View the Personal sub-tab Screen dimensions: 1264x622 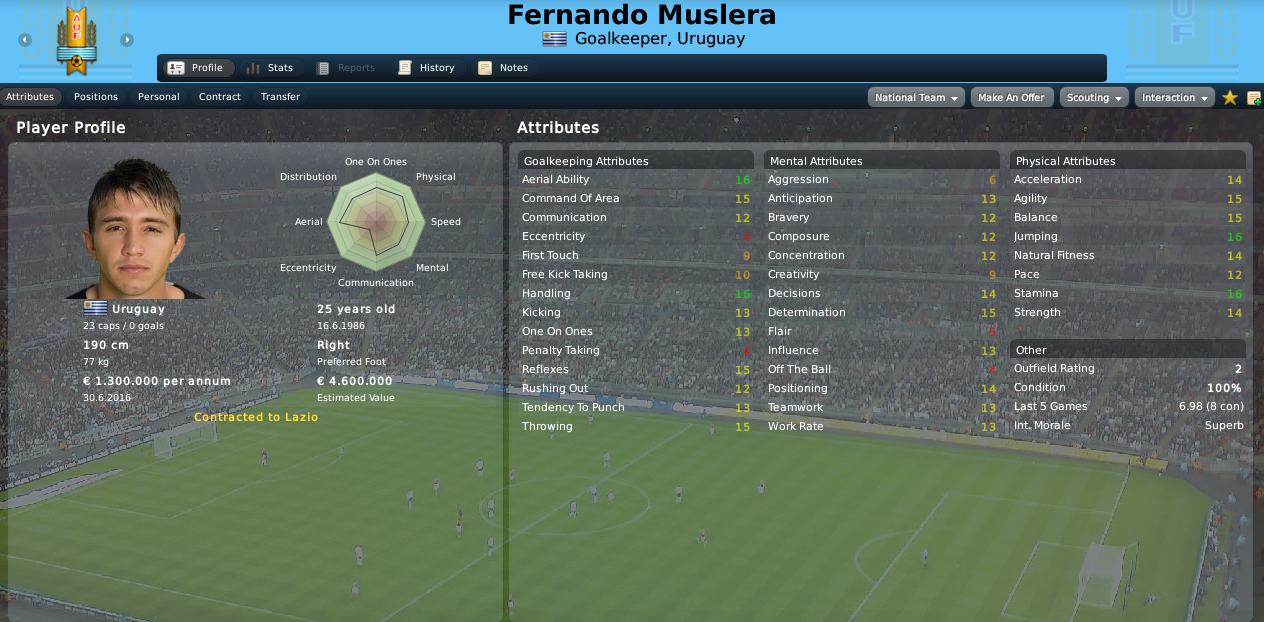pos(159,97)
